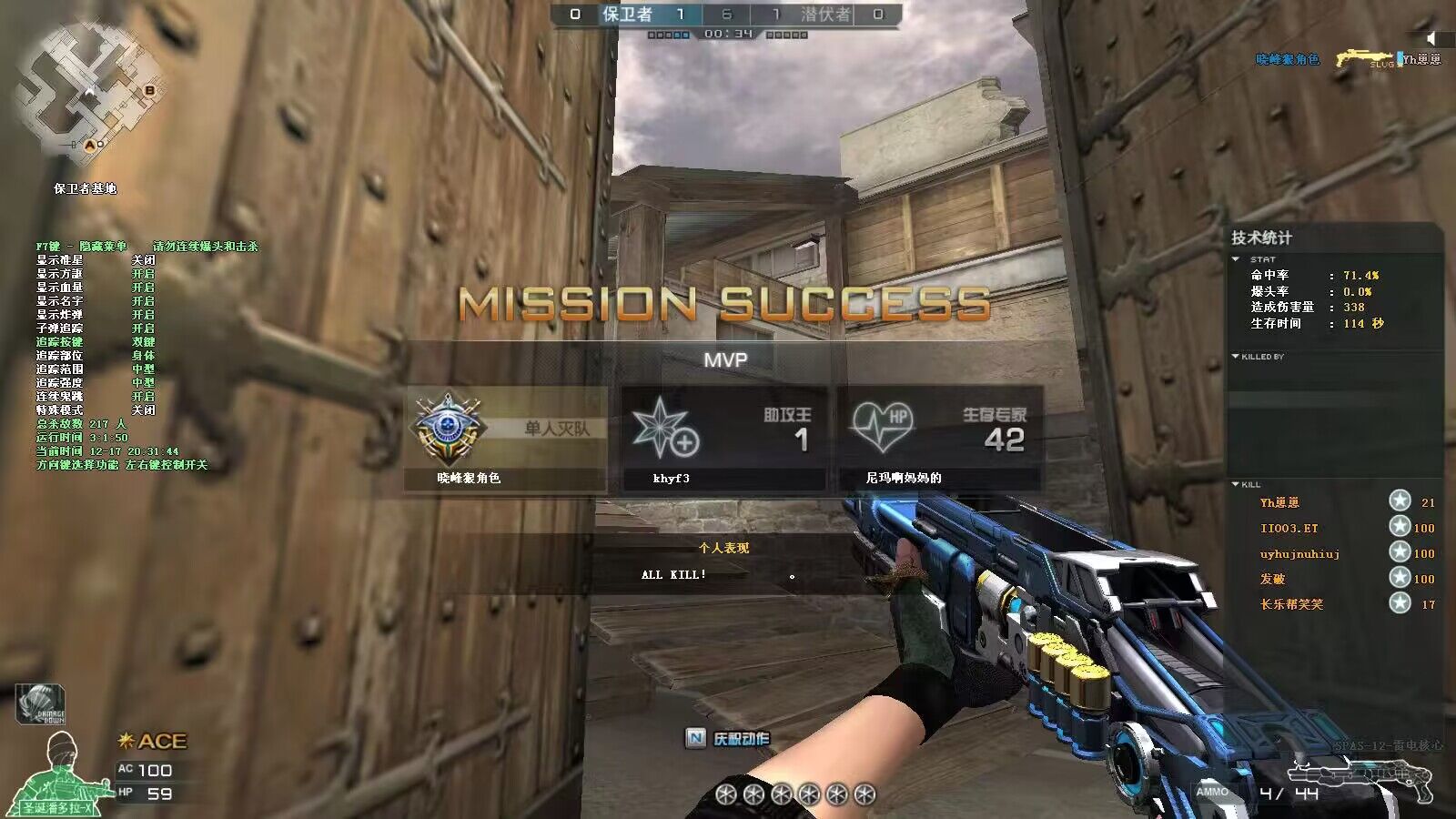Select the 生存专家 survival expert card
Viewport: 1456px width, 819px height.
(939, 440)
